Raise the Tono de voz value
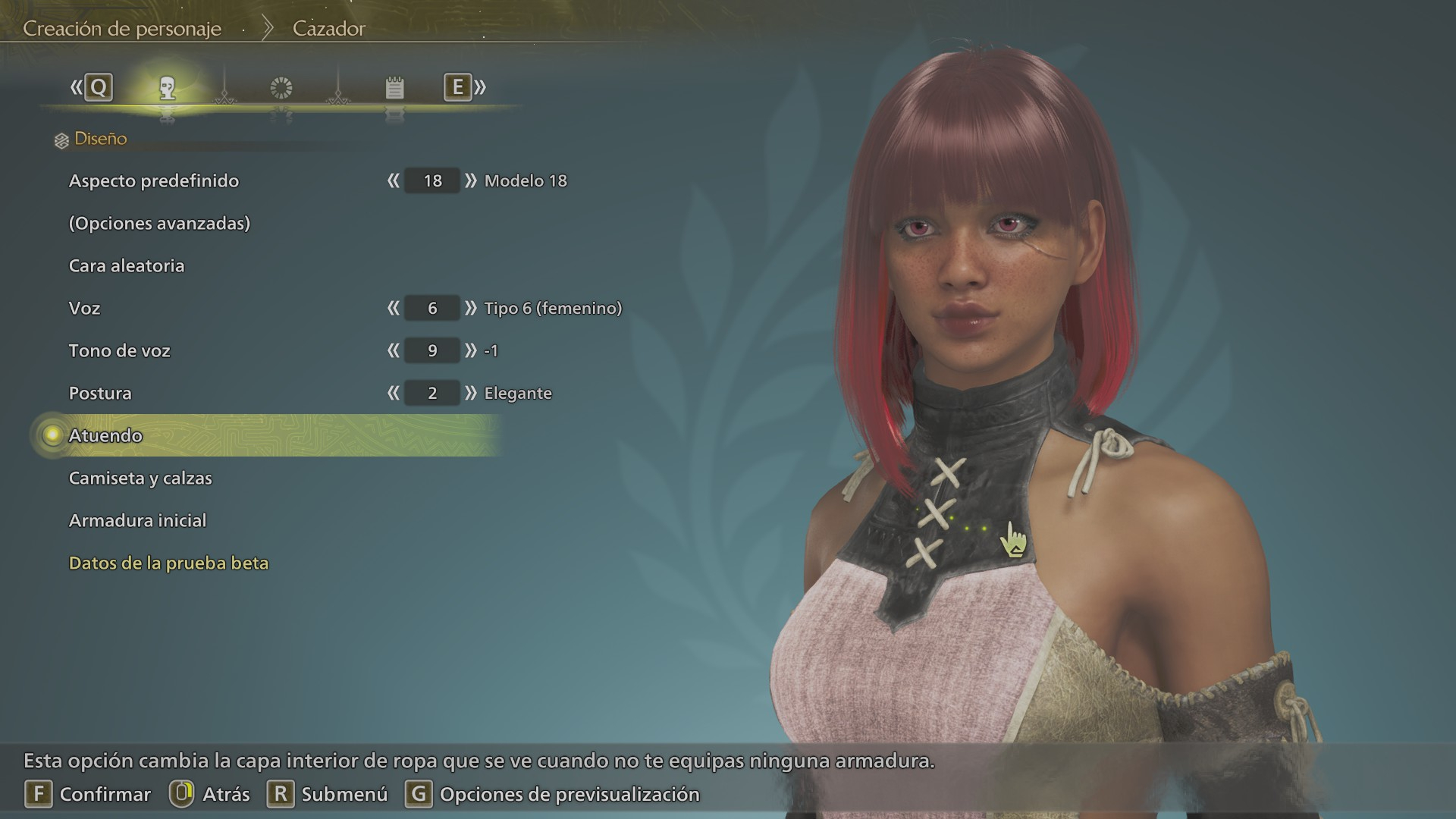Image resolution: width=1456 pixels, height=819 pixels. tap(471, 350)
